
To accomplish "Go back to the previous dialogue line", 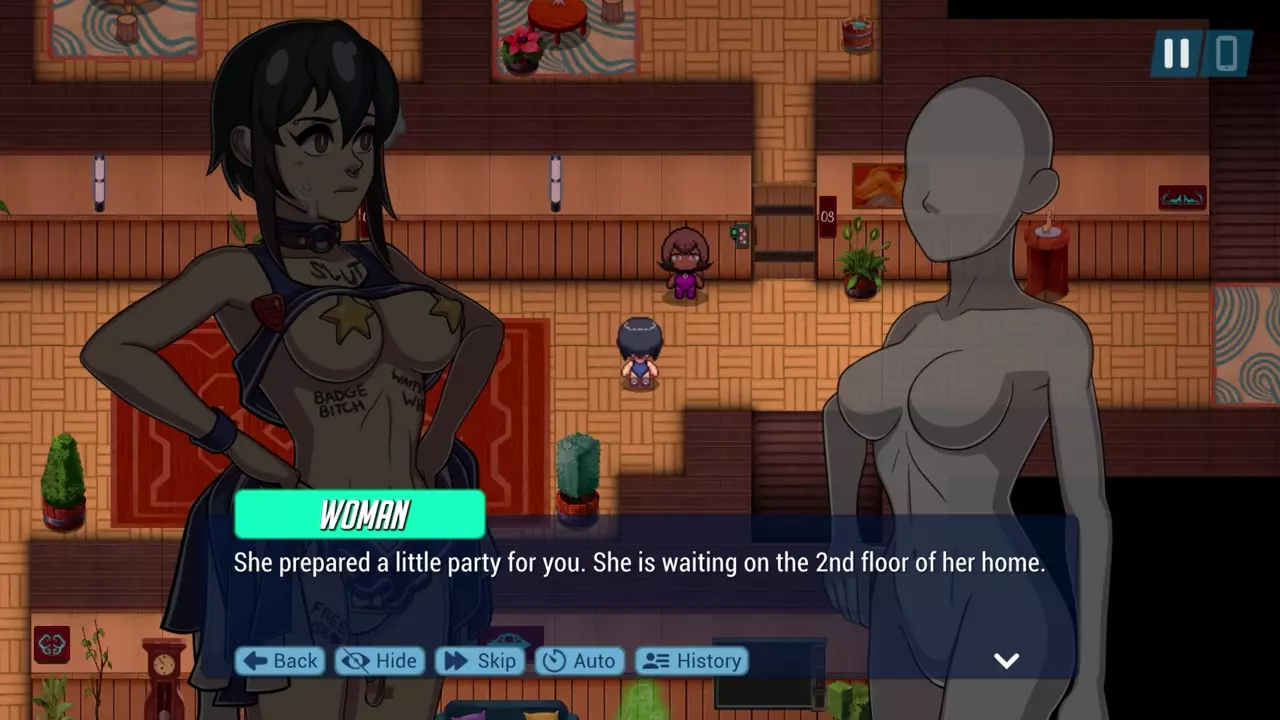I will (x=280, y=661).
